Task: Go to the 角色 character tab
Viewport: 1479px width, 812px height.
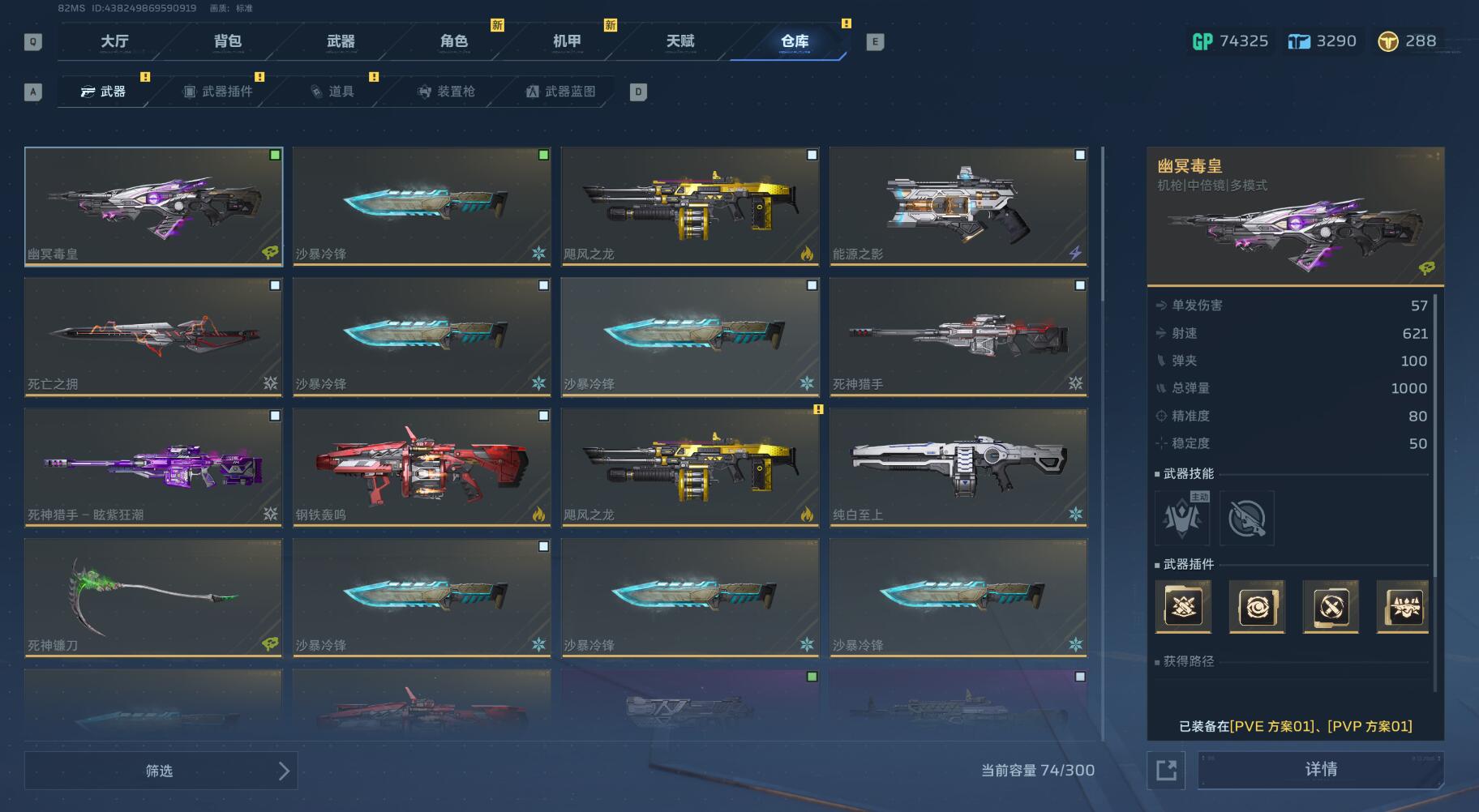Action: click(x=454, y=41)
